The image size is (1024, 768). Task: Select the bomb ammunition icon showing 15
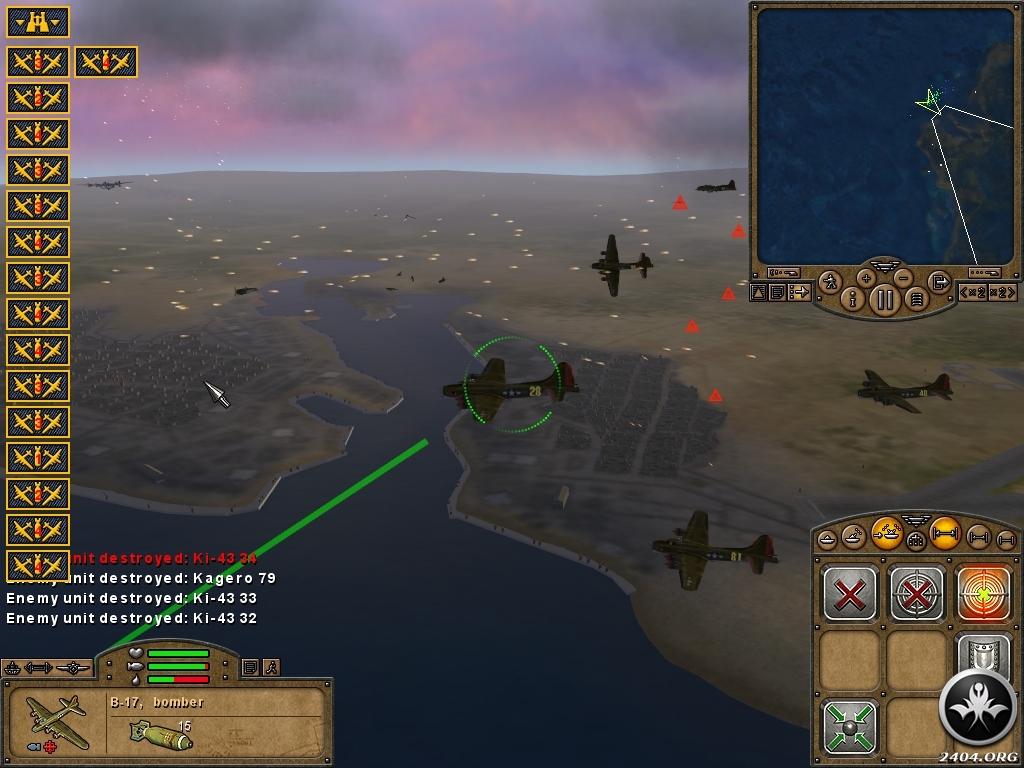click(x=160, y=735)
